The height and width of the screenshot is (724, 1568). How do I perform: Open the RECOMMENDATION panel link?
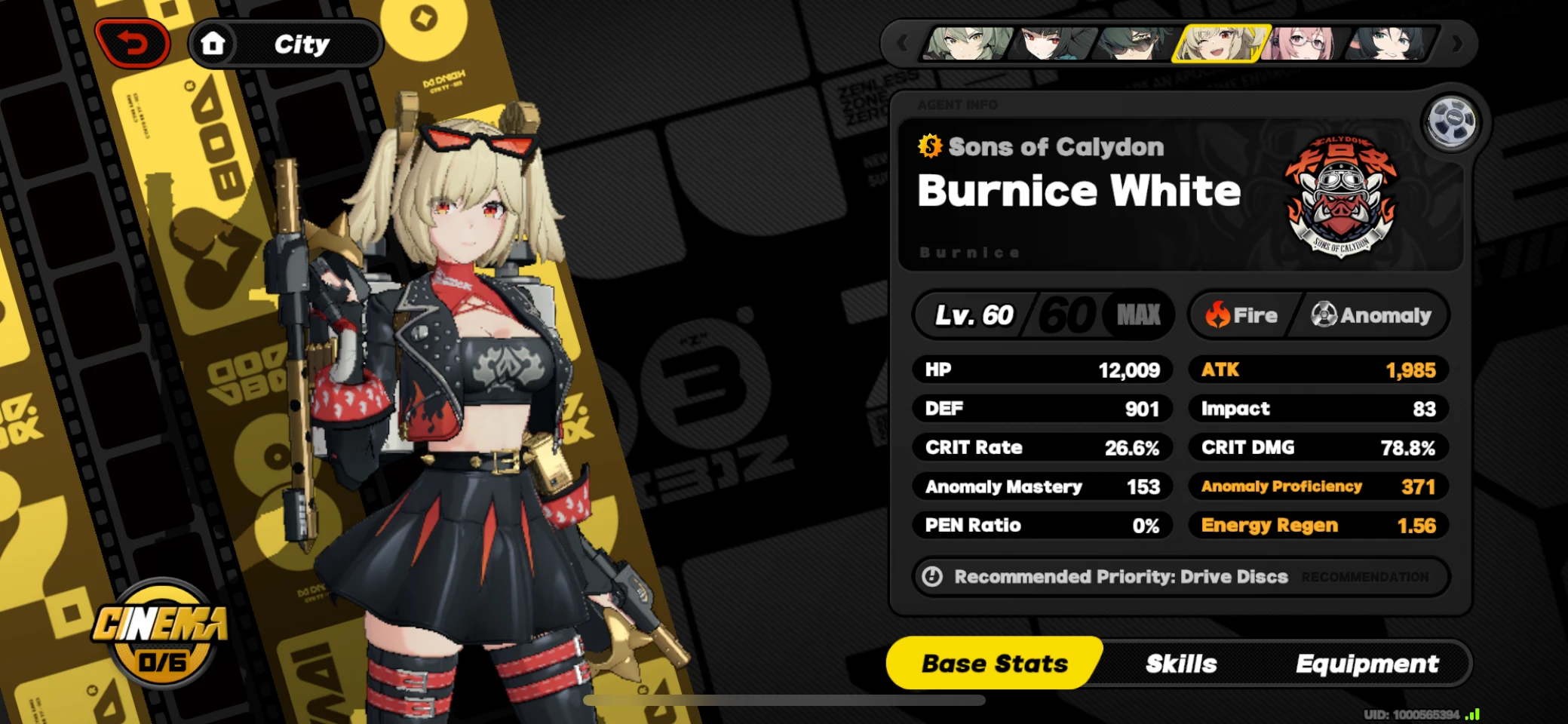point(1365,577)
